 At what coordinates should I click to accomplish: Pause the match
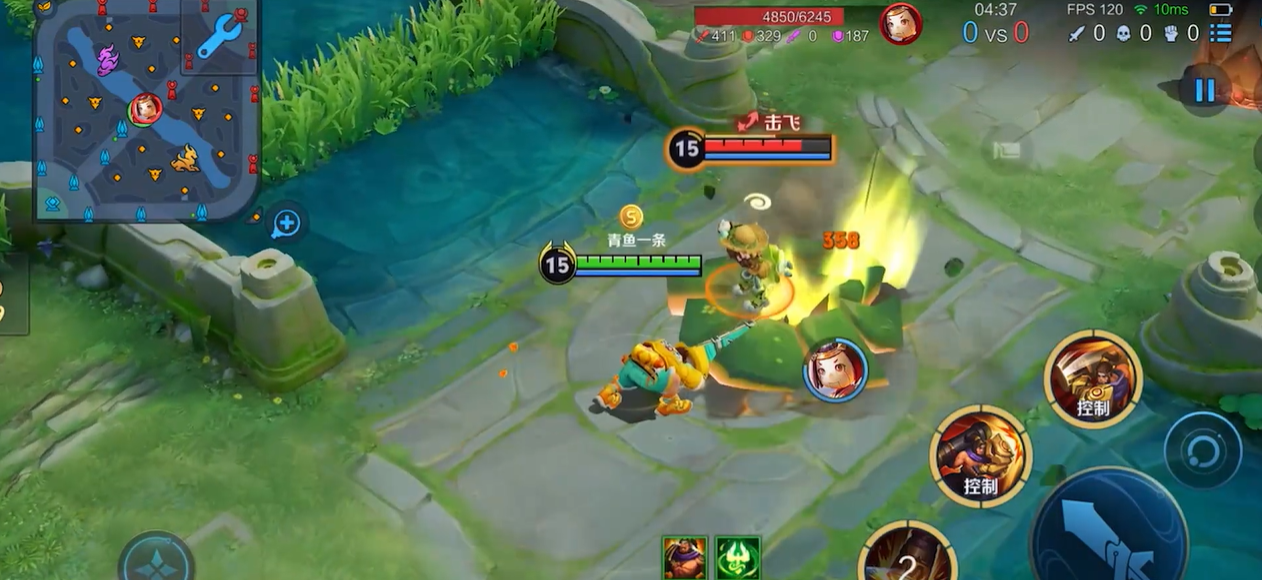point(1204,91)
